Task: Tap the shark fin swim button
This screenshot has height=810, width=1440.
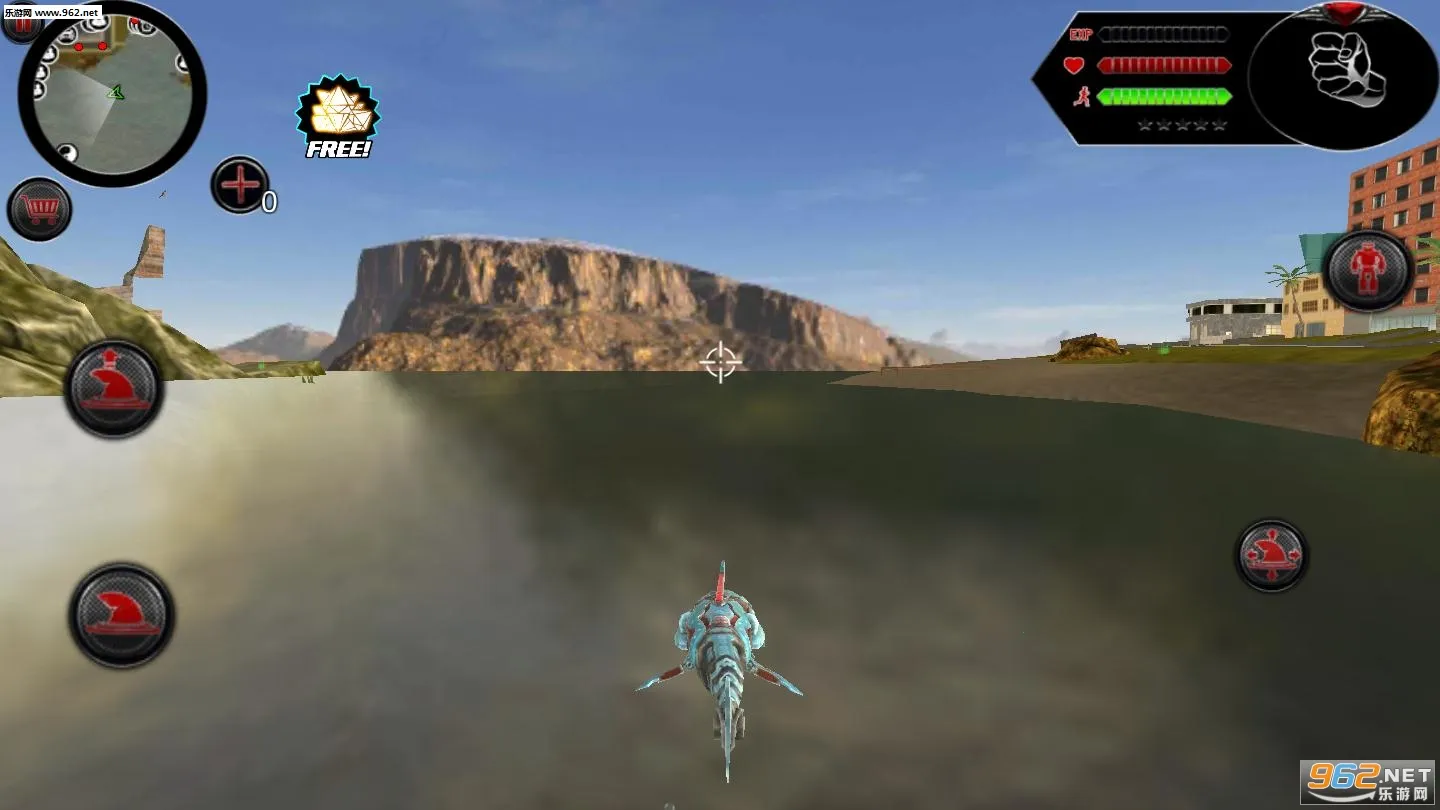Action: click(117, 616)
